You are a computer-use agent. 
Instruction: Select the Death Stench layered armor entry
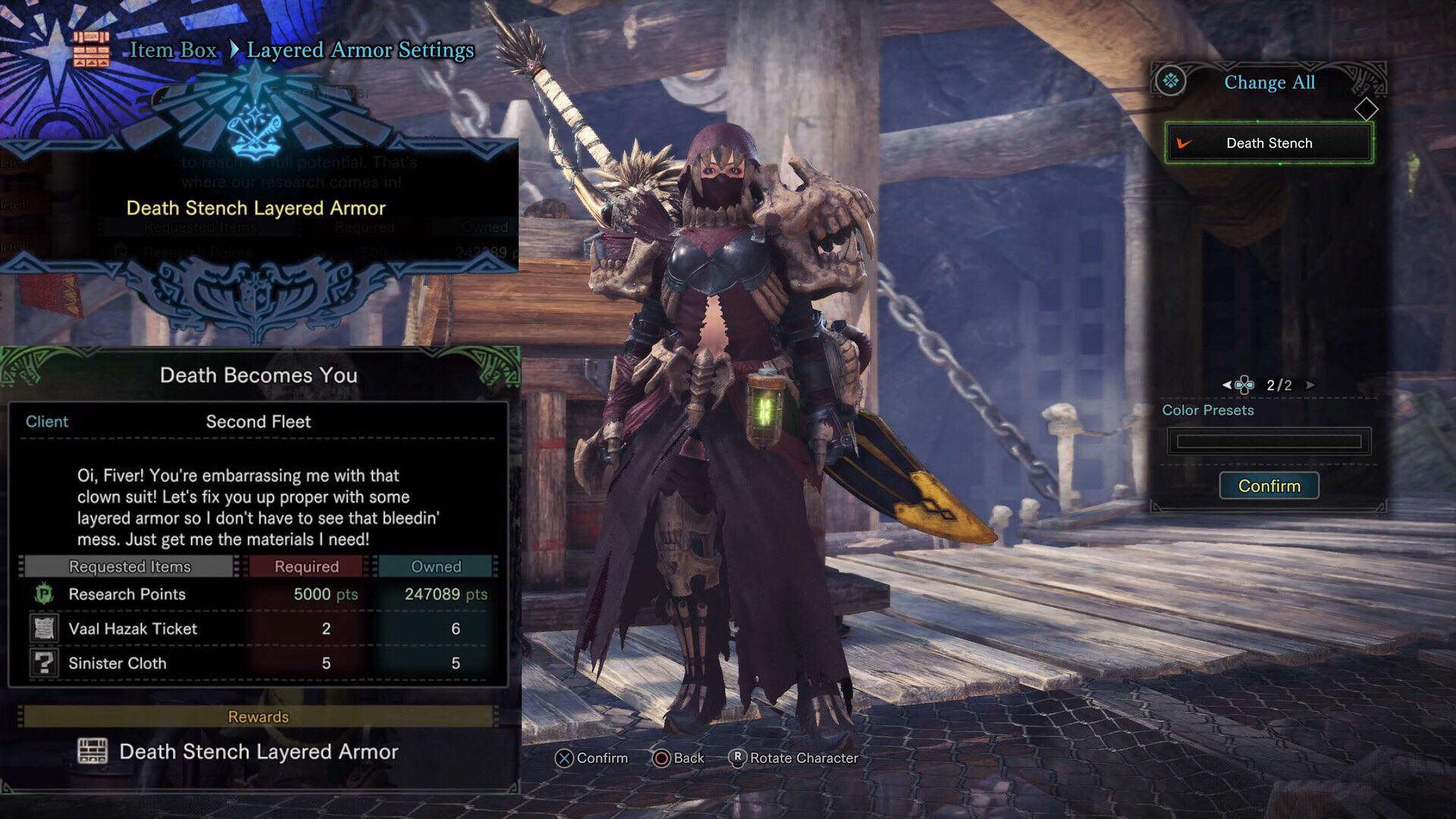(1269, 143)
